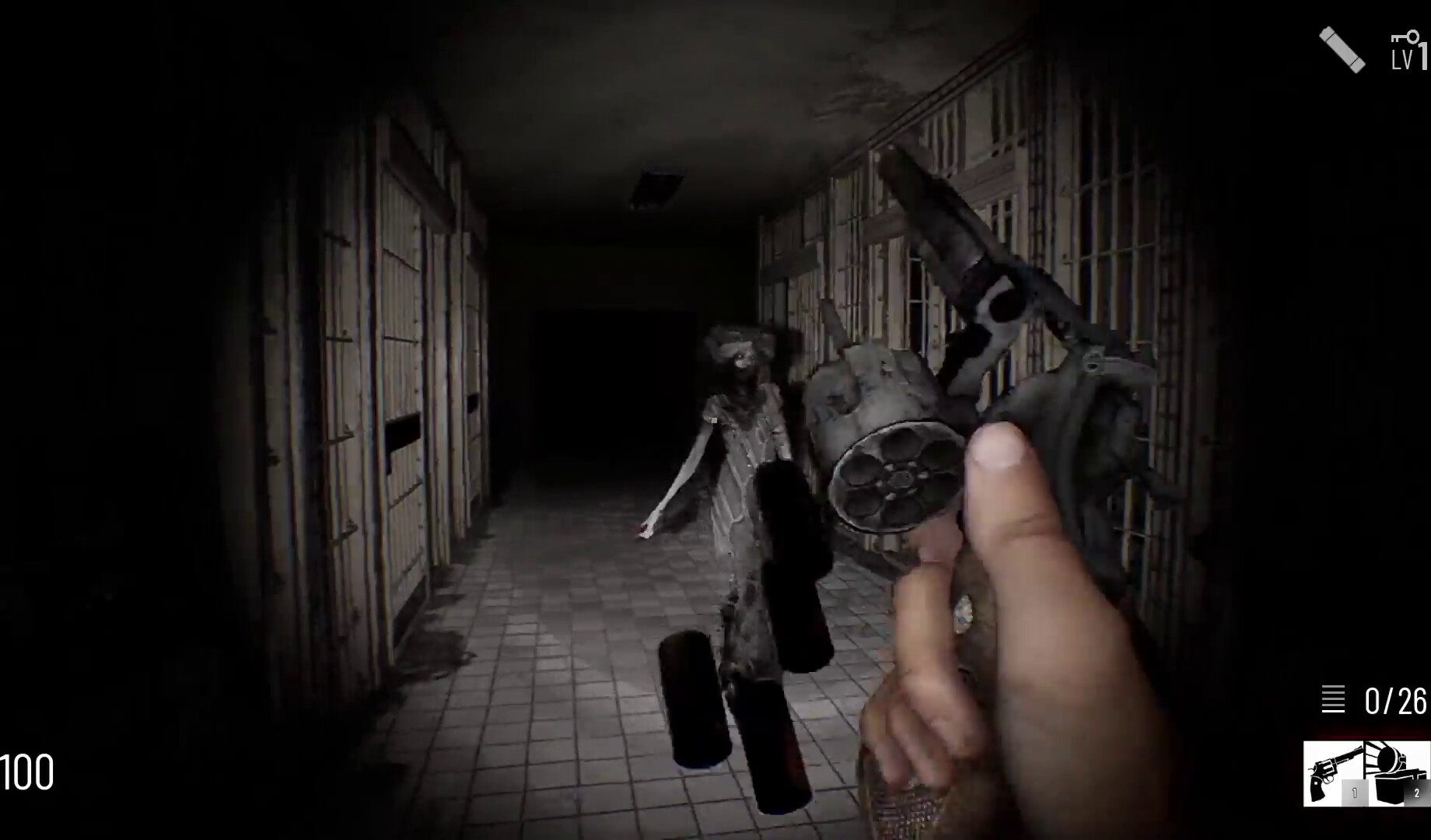This screenshot has width=1431, height=840.
Task: Click the 100 health number
Action: (28, 773)
